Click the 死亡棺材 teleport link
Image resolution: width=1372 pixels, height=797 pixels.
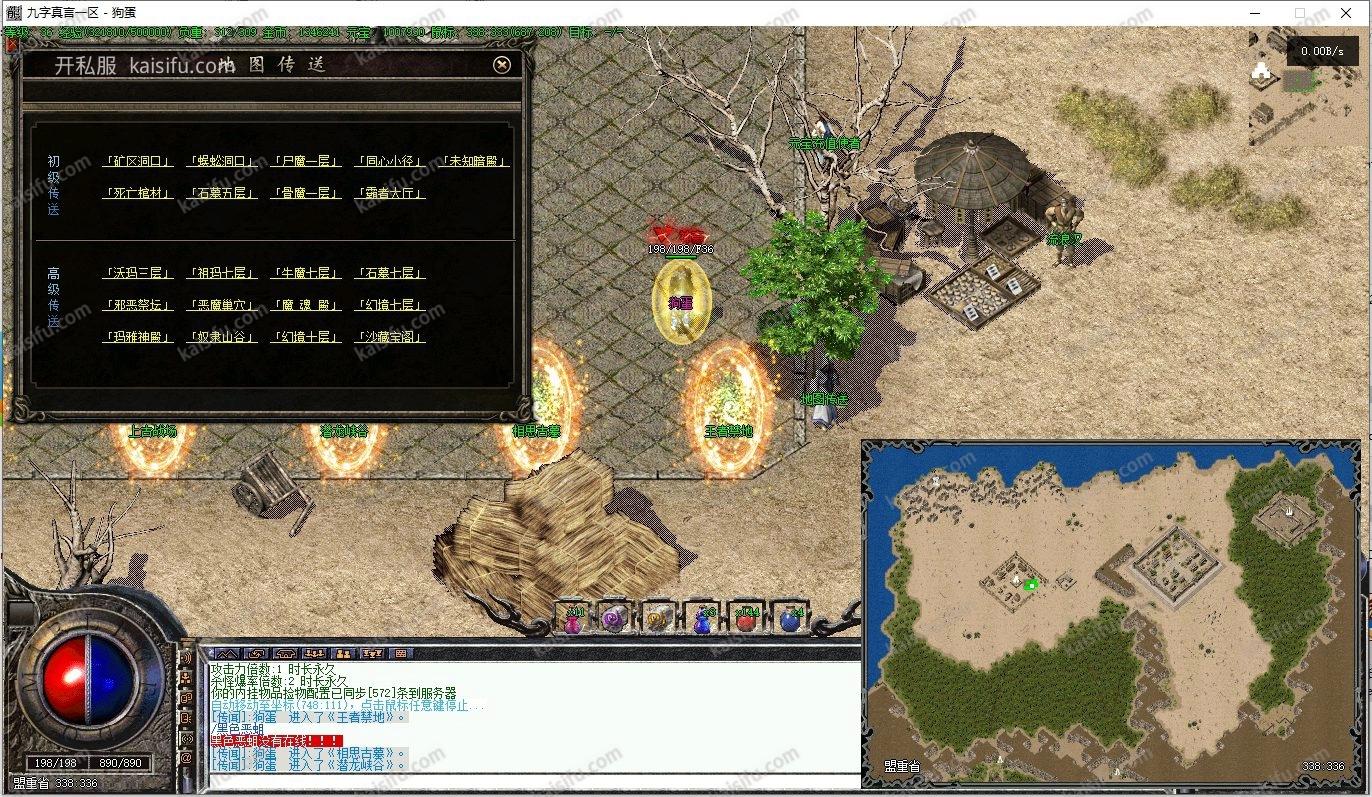[138, 193]
